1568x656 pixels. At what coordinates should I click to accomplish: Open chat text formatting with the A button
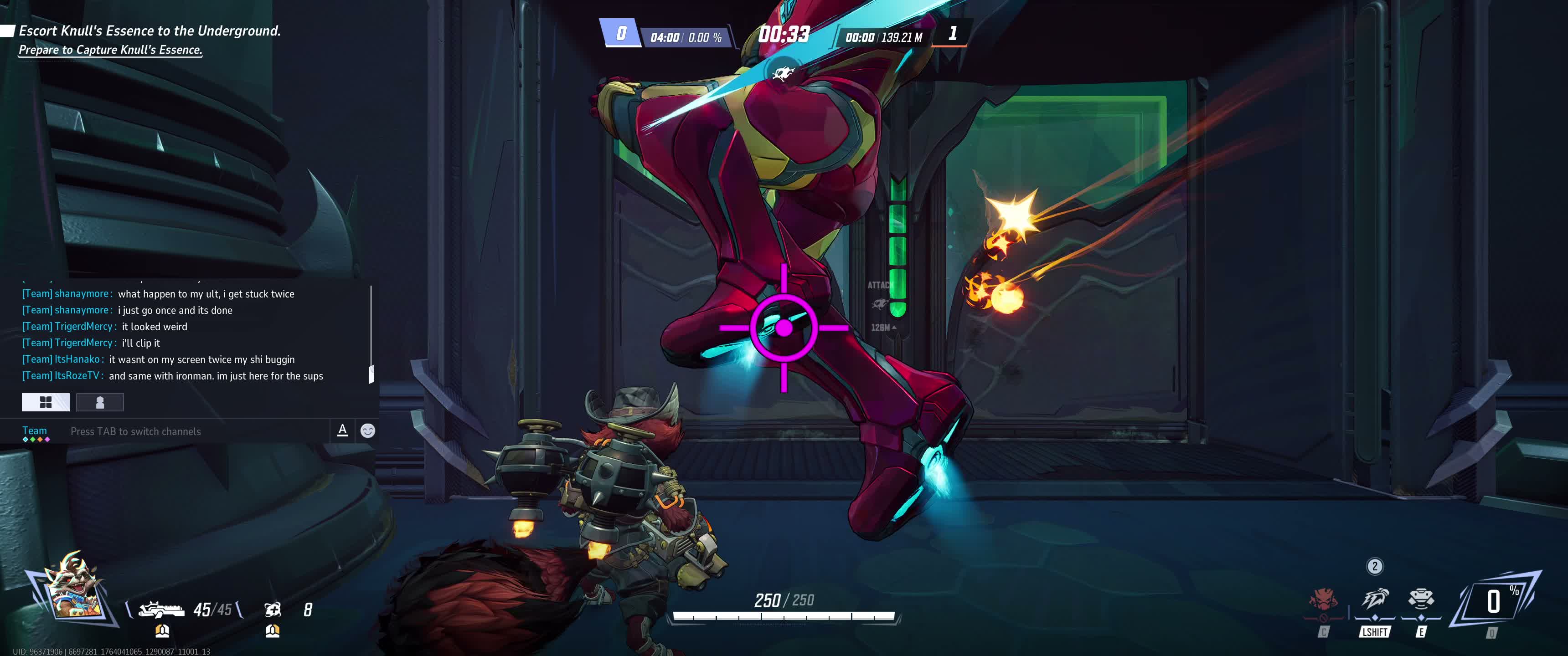tap(343, 430)
